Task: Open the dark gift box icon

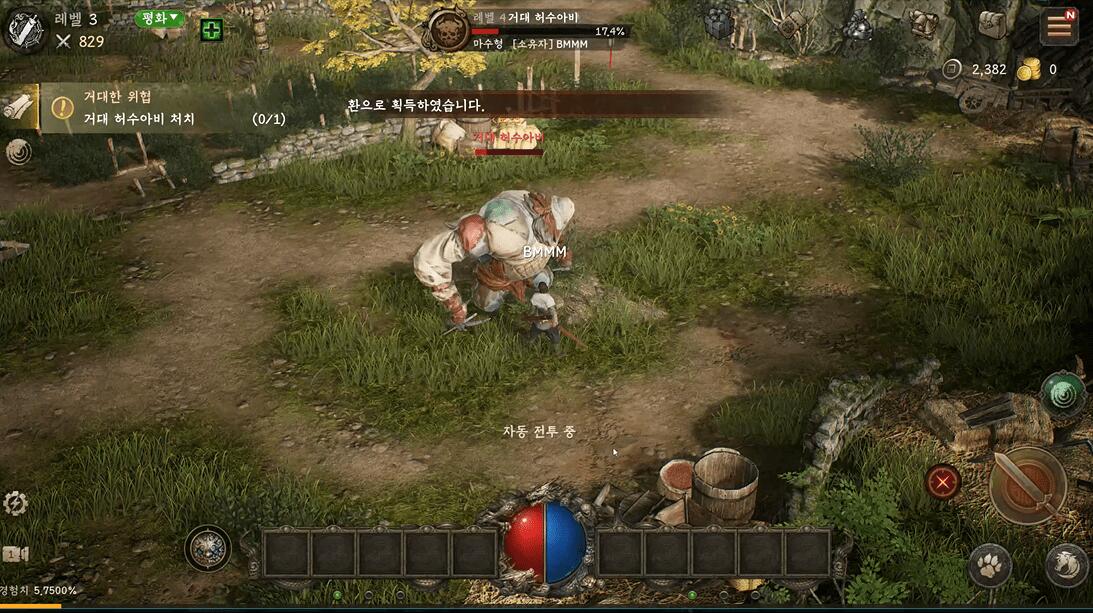Action: pyautogui.click(x=720, y=24)
